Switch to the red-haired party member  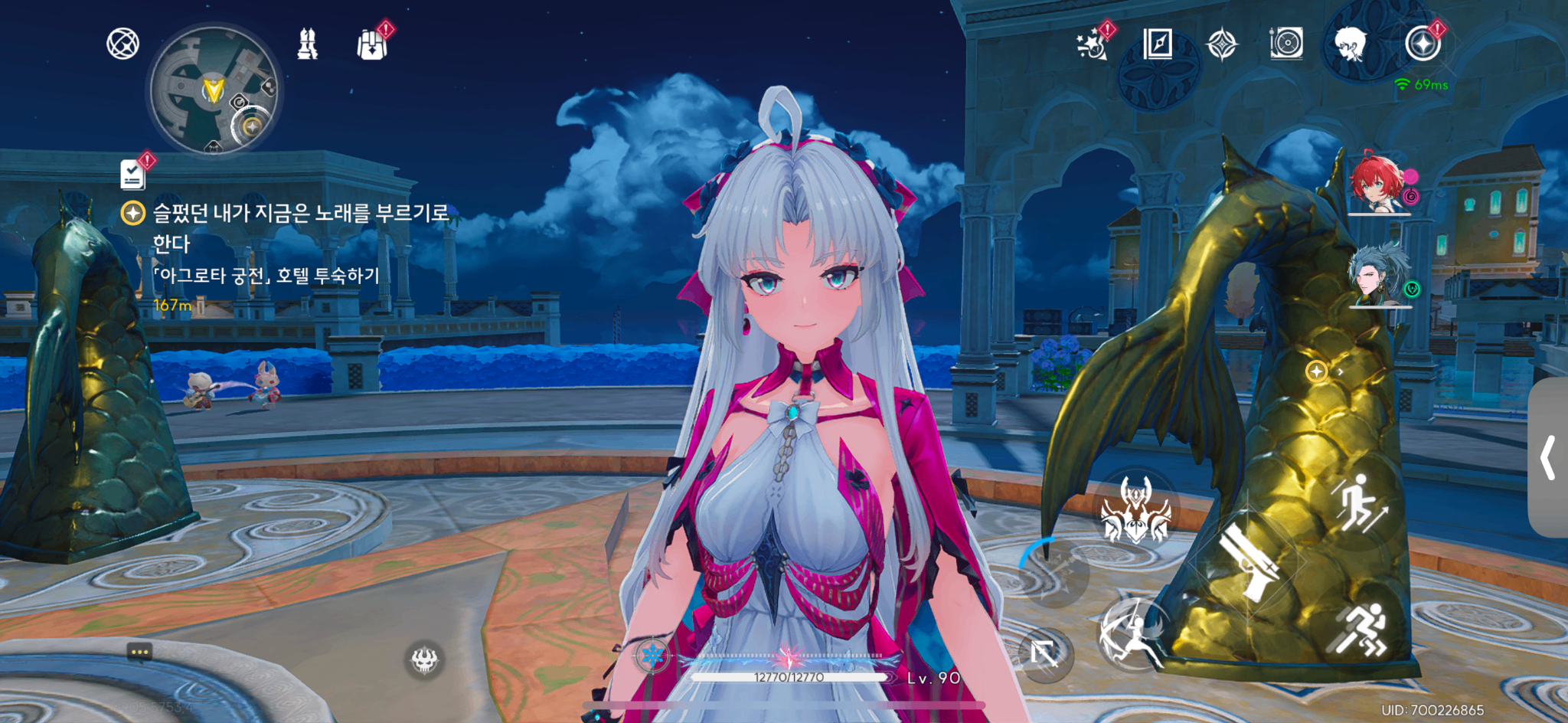click(x=1377, y=185)
